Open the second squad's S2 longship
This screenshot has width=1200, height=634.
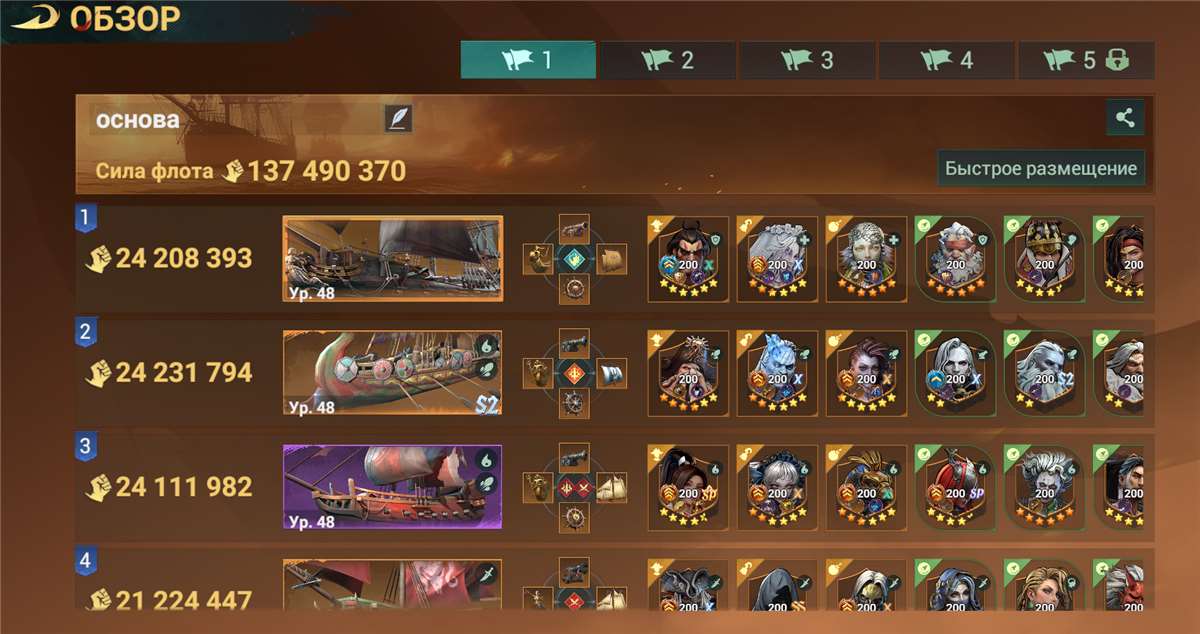coord(392,373)
